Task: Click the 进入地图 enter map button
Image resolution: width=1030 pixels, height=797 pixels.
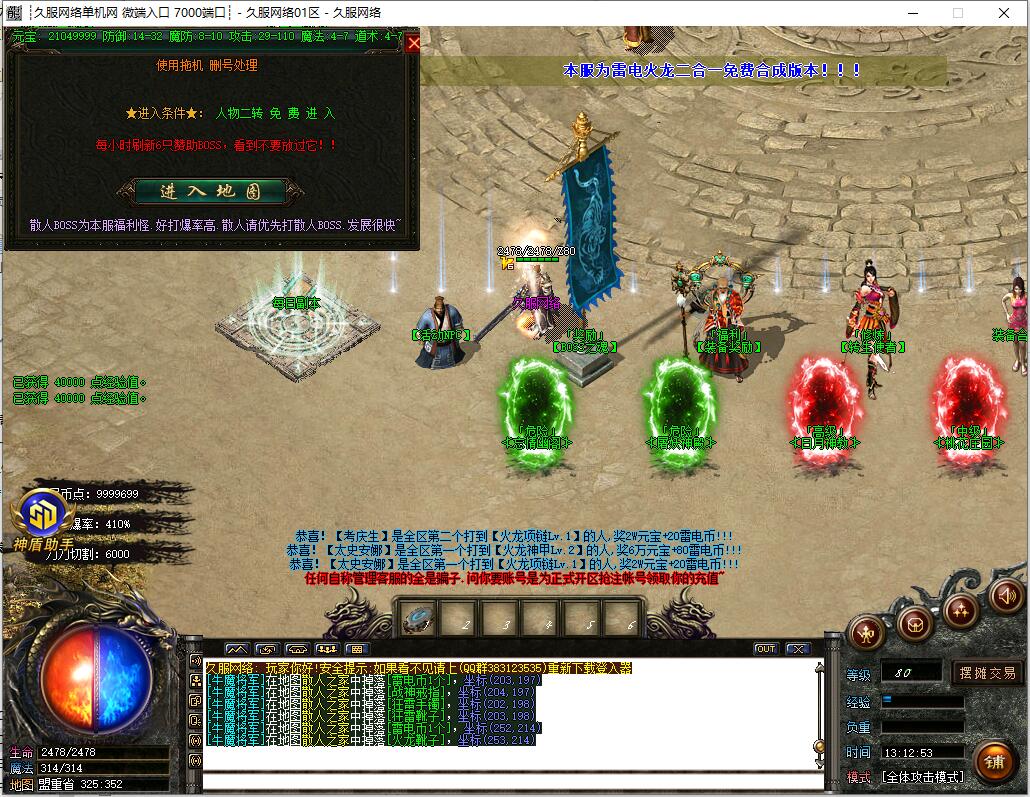Action: click(x=211, y=191)
